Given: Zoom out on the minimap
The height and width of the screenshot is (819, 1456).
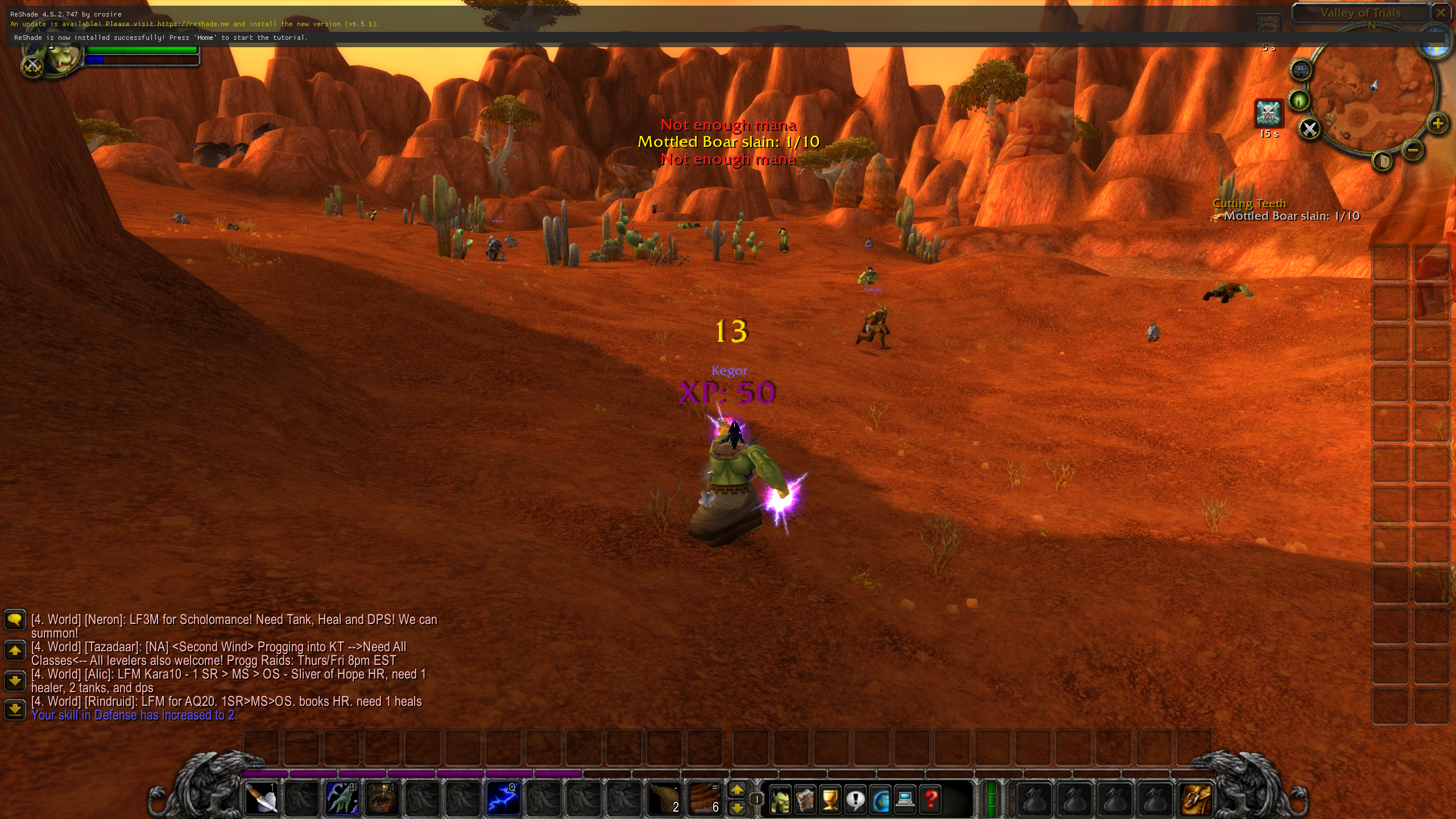Looking at the screenshot, I should click(1413, 150).
